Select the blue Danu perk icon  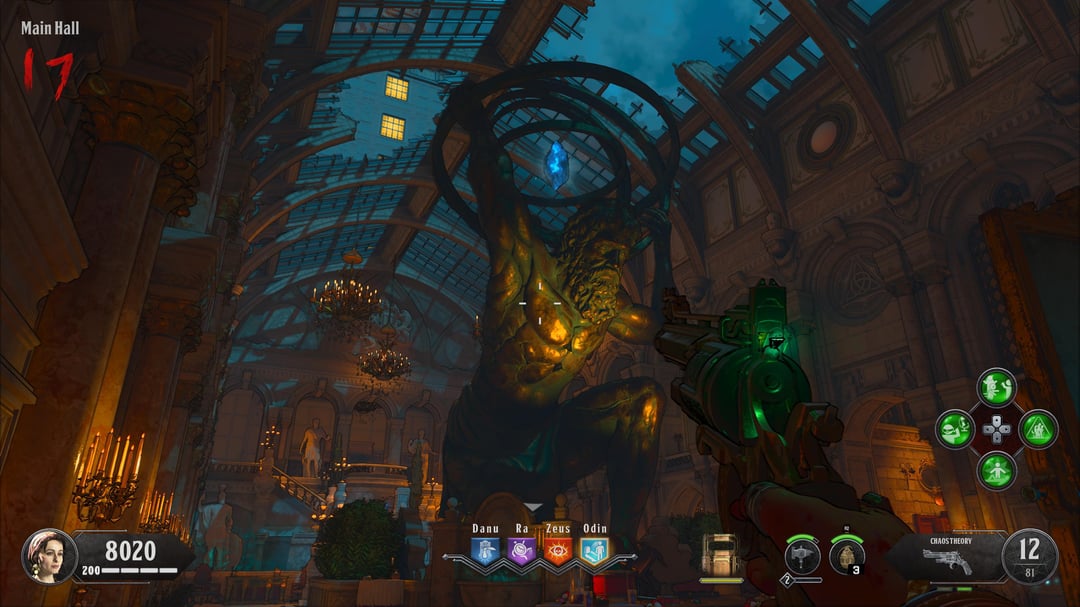pyautogui.click(x=485, y=551)
